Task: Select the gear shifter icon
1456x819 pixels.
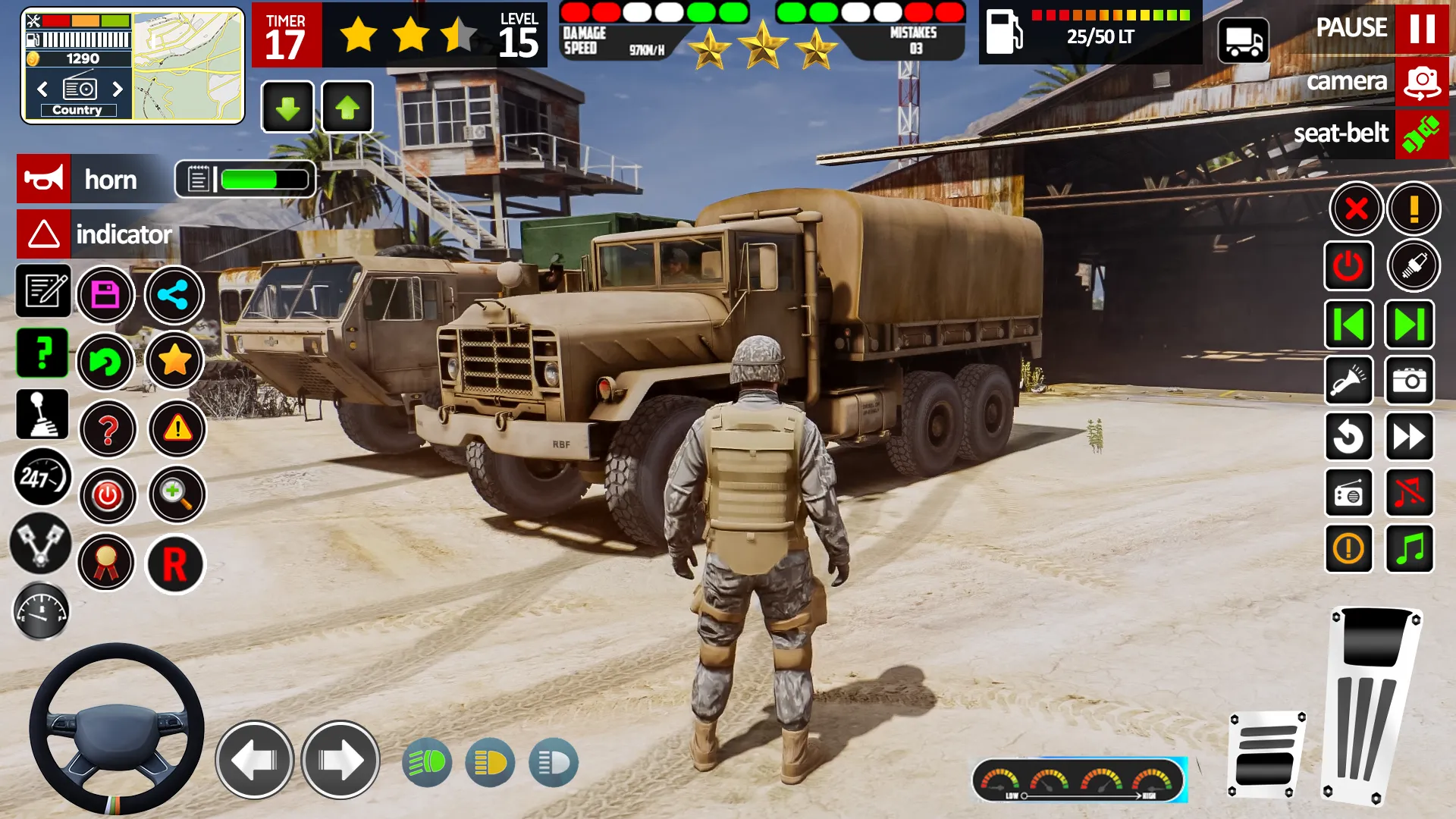Action: 42,414
